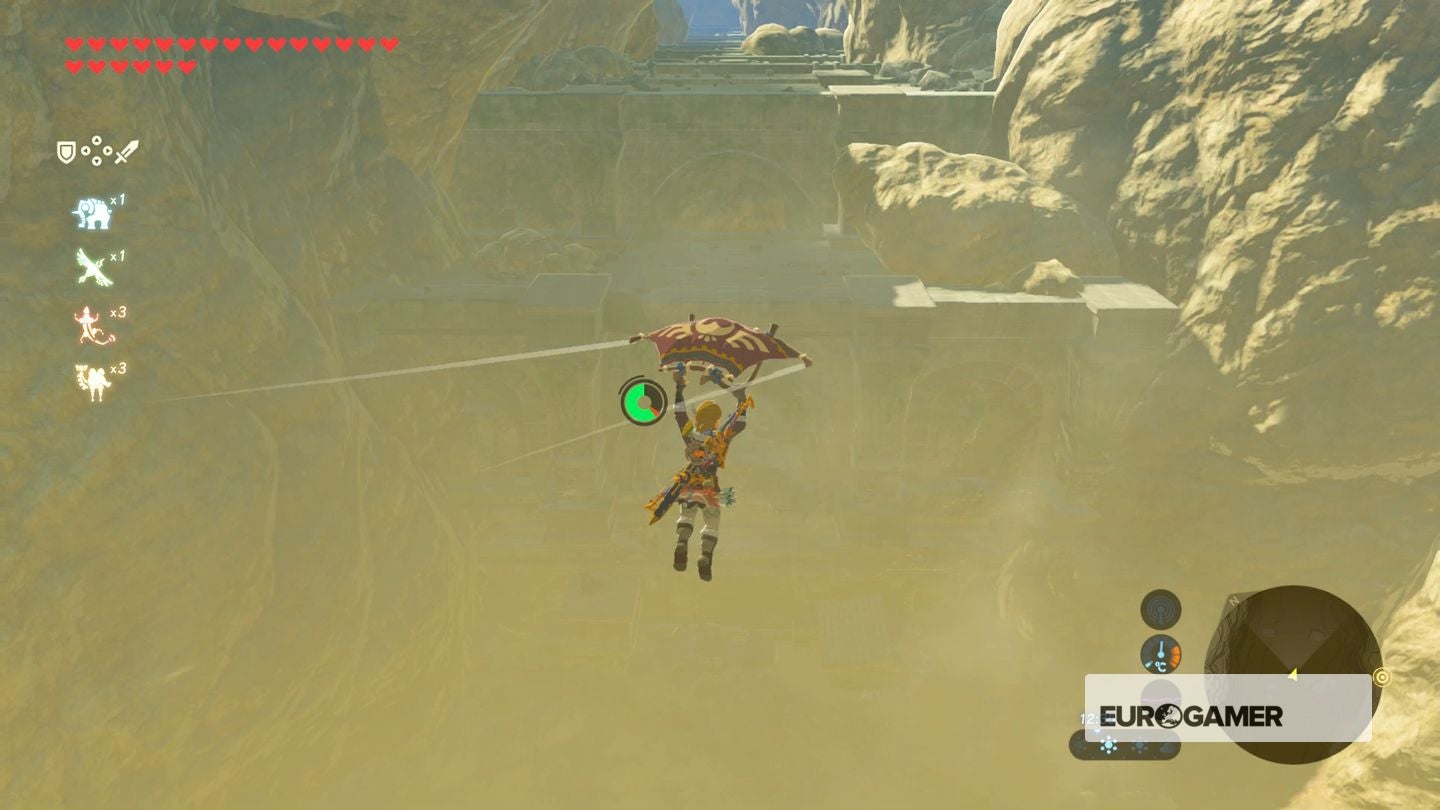Click the shield icon in the HUD
This screenshot has width=1440, height=810.
tap(65, 152)
